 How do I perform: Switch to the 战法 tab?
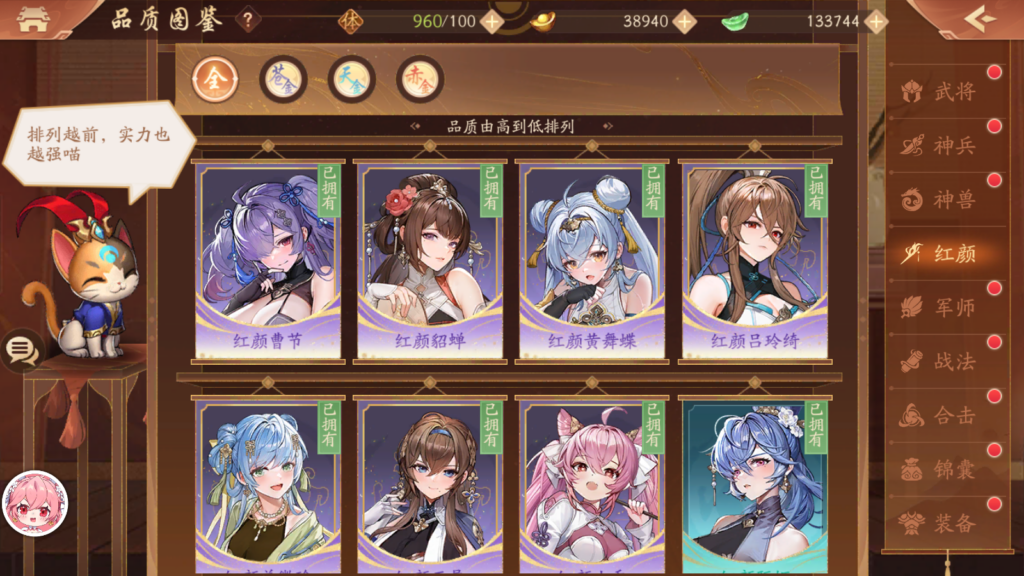[942, 362]
